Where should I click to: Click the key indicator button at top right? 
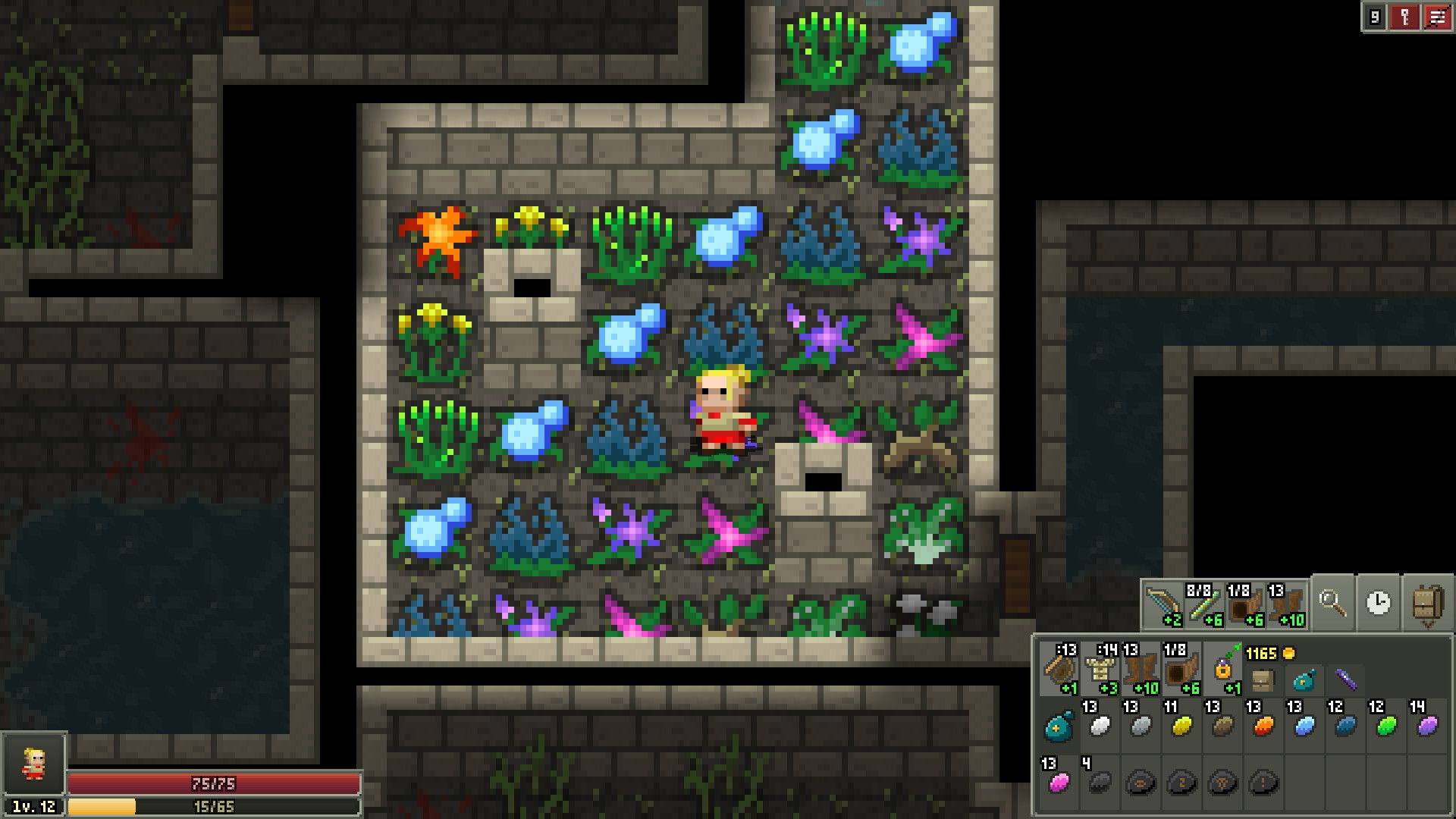click(1404, 17)
